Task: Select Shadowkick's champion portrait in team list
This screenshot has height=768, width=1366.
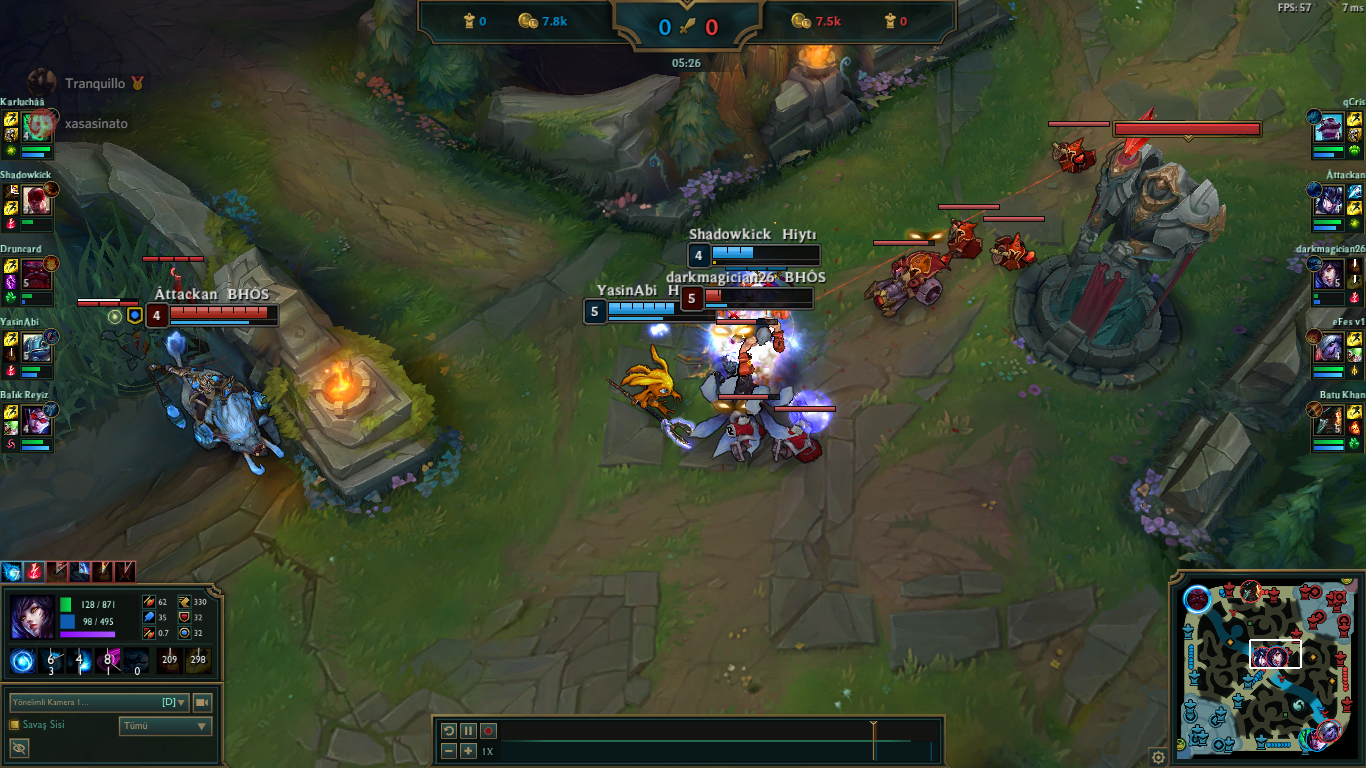Action: [38, 200]
